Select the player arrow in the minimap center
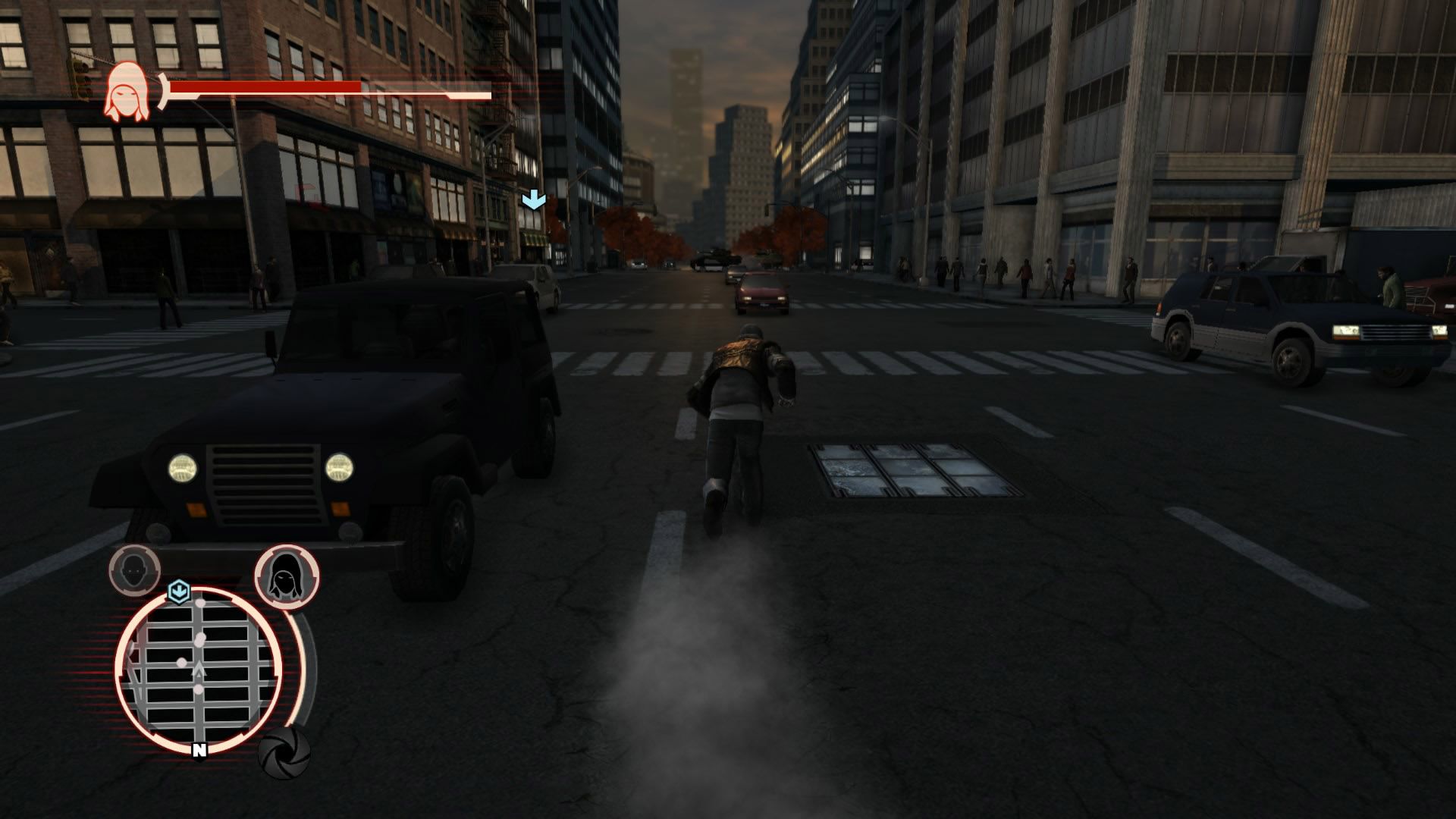 (x=199, y=667)
